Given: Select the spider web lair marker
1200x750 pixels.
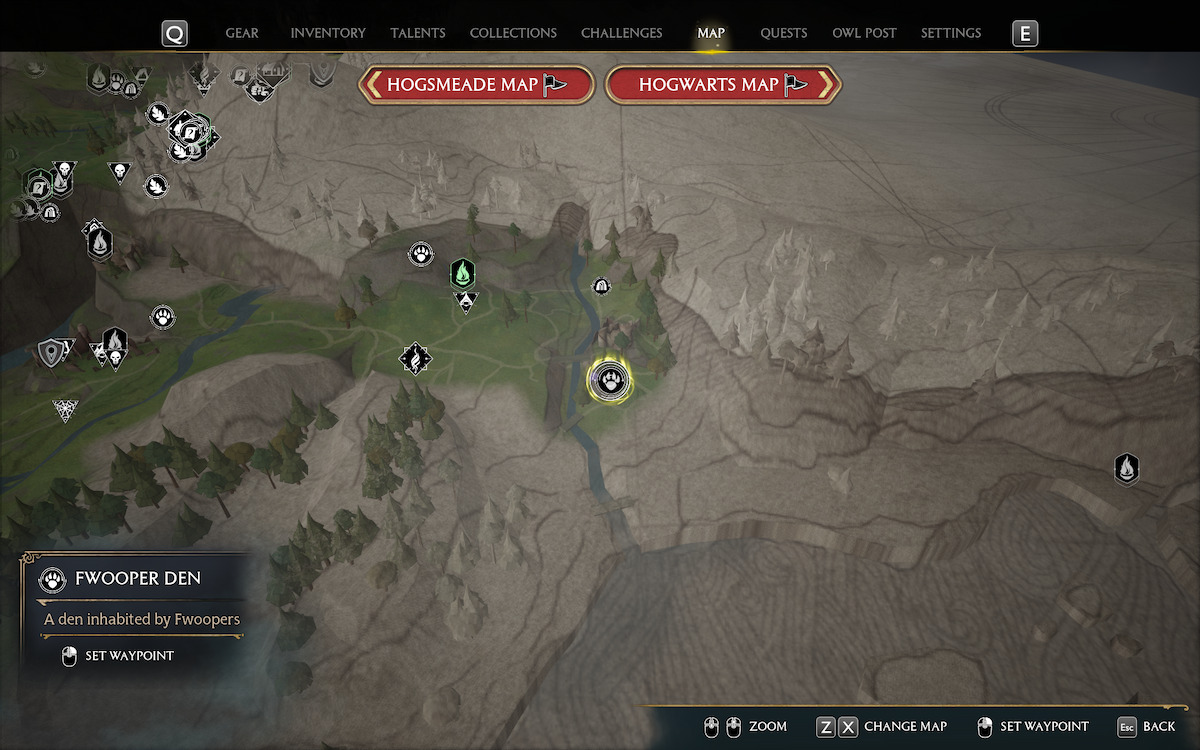Looking at the screenshot, I should tap(66, 409).
